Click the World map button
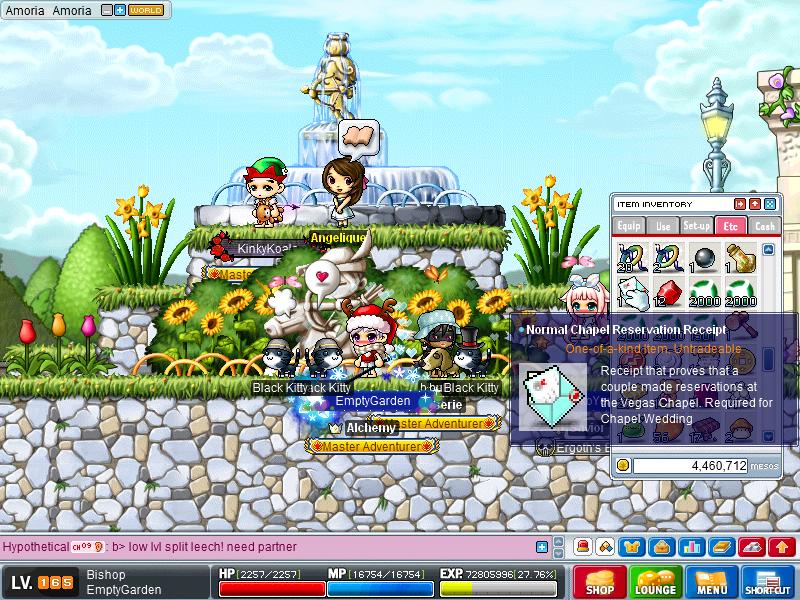This screenshot has width=800, height=600. click(147, 11)
